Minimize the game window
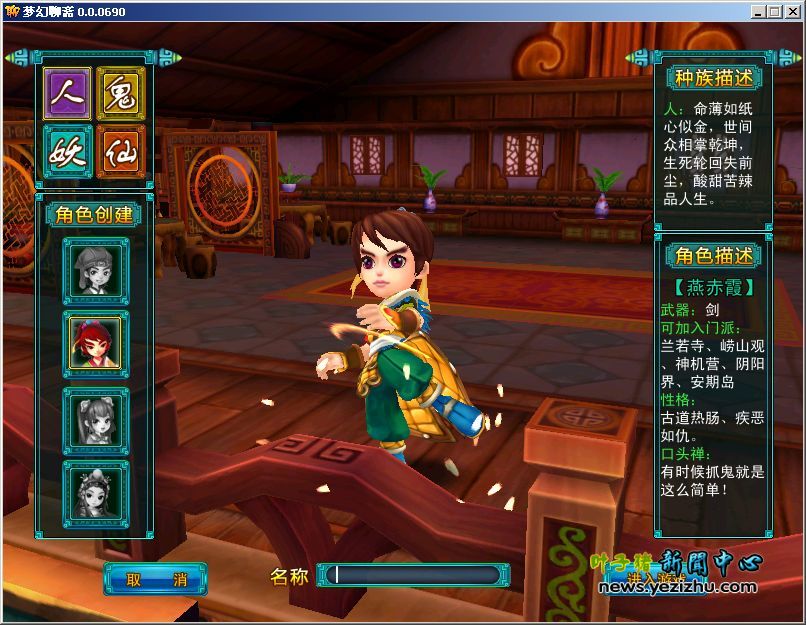 coord(759,11)
